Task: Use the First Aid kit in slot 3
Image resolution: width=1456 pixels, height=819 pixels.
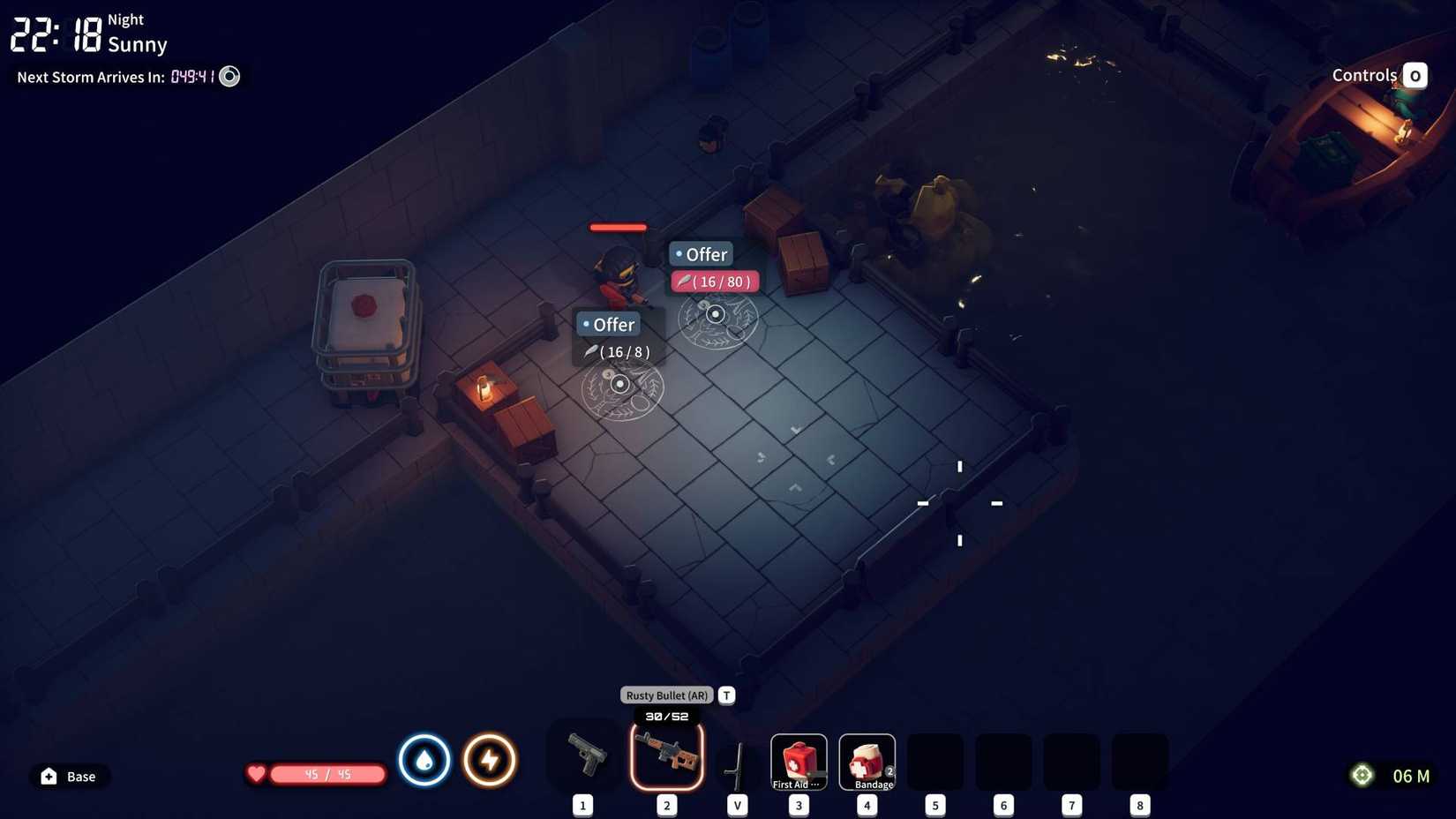Action: click(798, 759)
